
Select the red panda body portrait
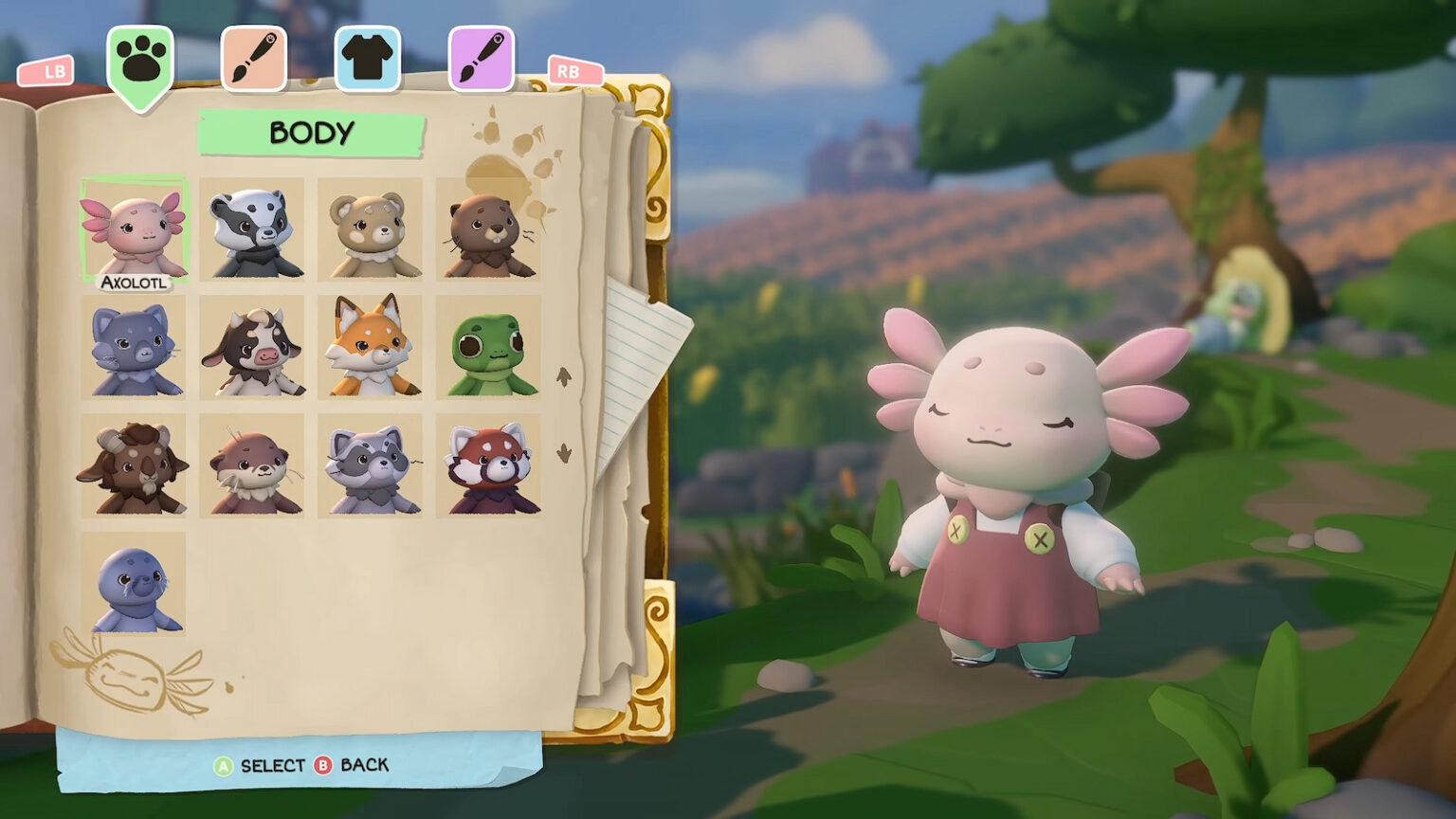489,464
